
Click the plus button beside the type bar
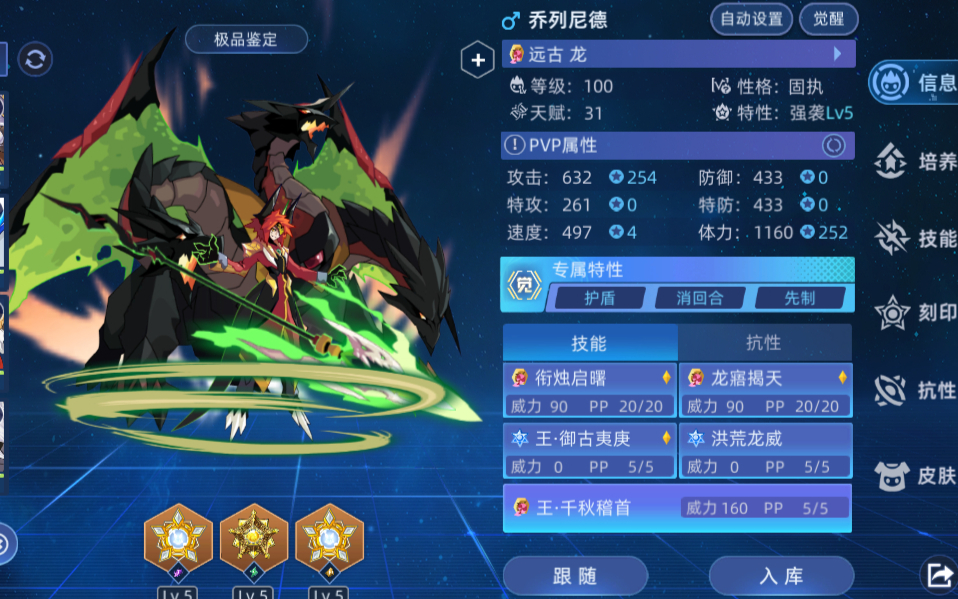pos(477,61)
